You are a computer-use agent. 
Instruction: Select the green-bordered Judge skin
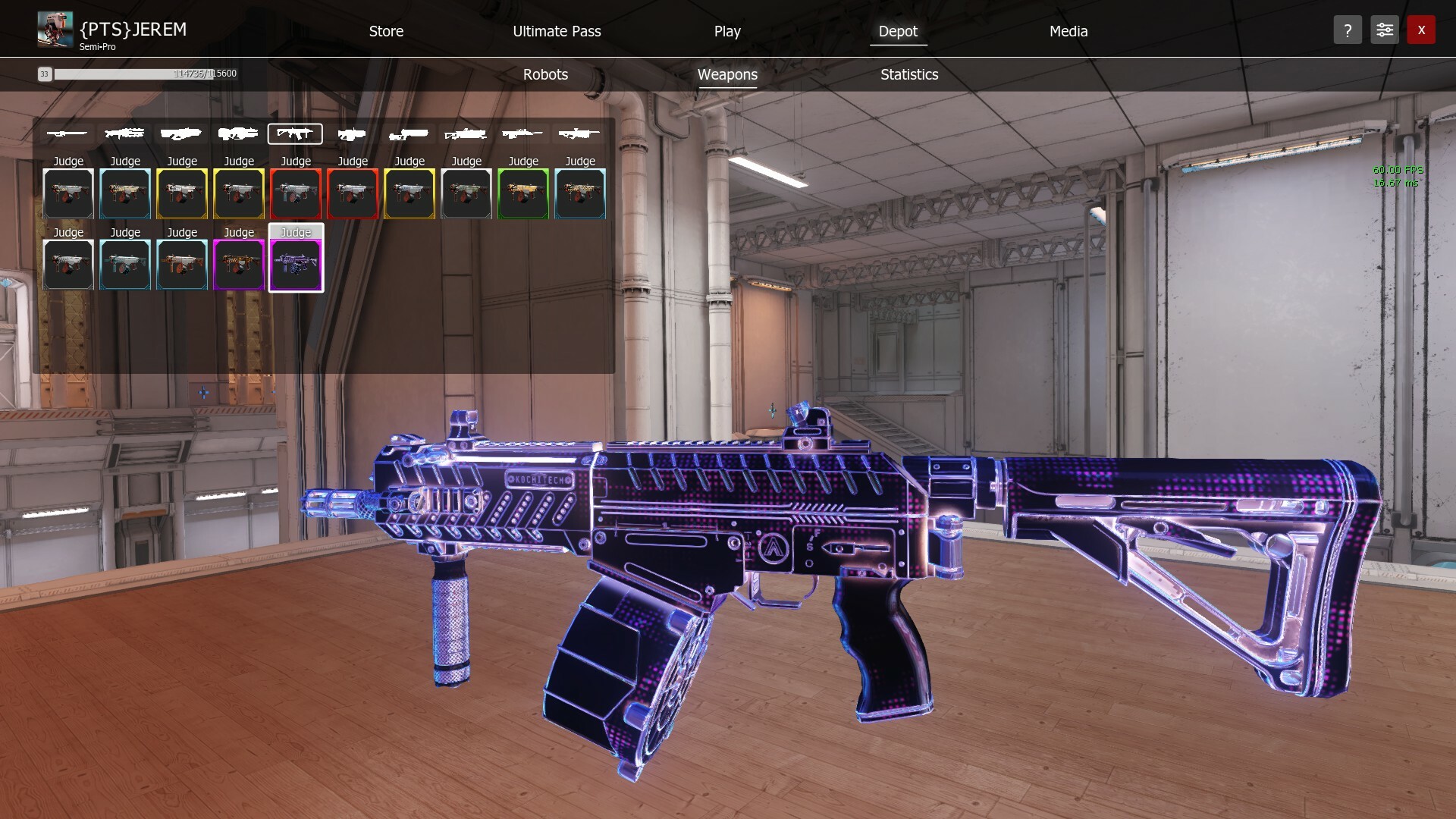[x=523, y=193]
